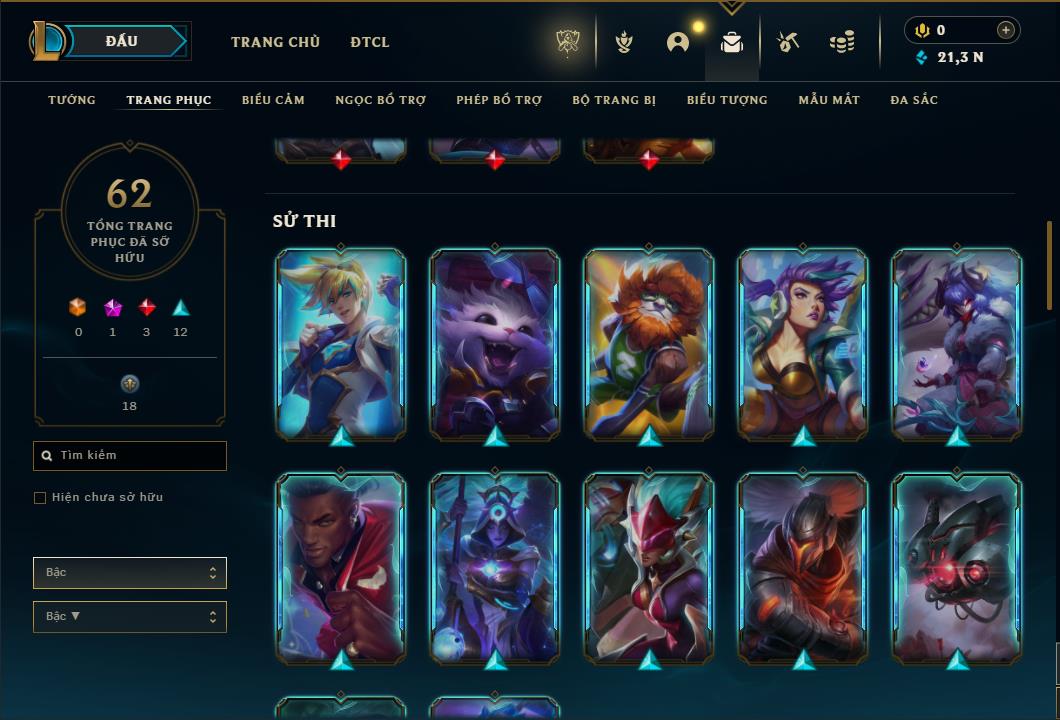Open the ĐTCL game mode page
The height and width of the screenshot is (720, 1060).
[x=370, y=42]
